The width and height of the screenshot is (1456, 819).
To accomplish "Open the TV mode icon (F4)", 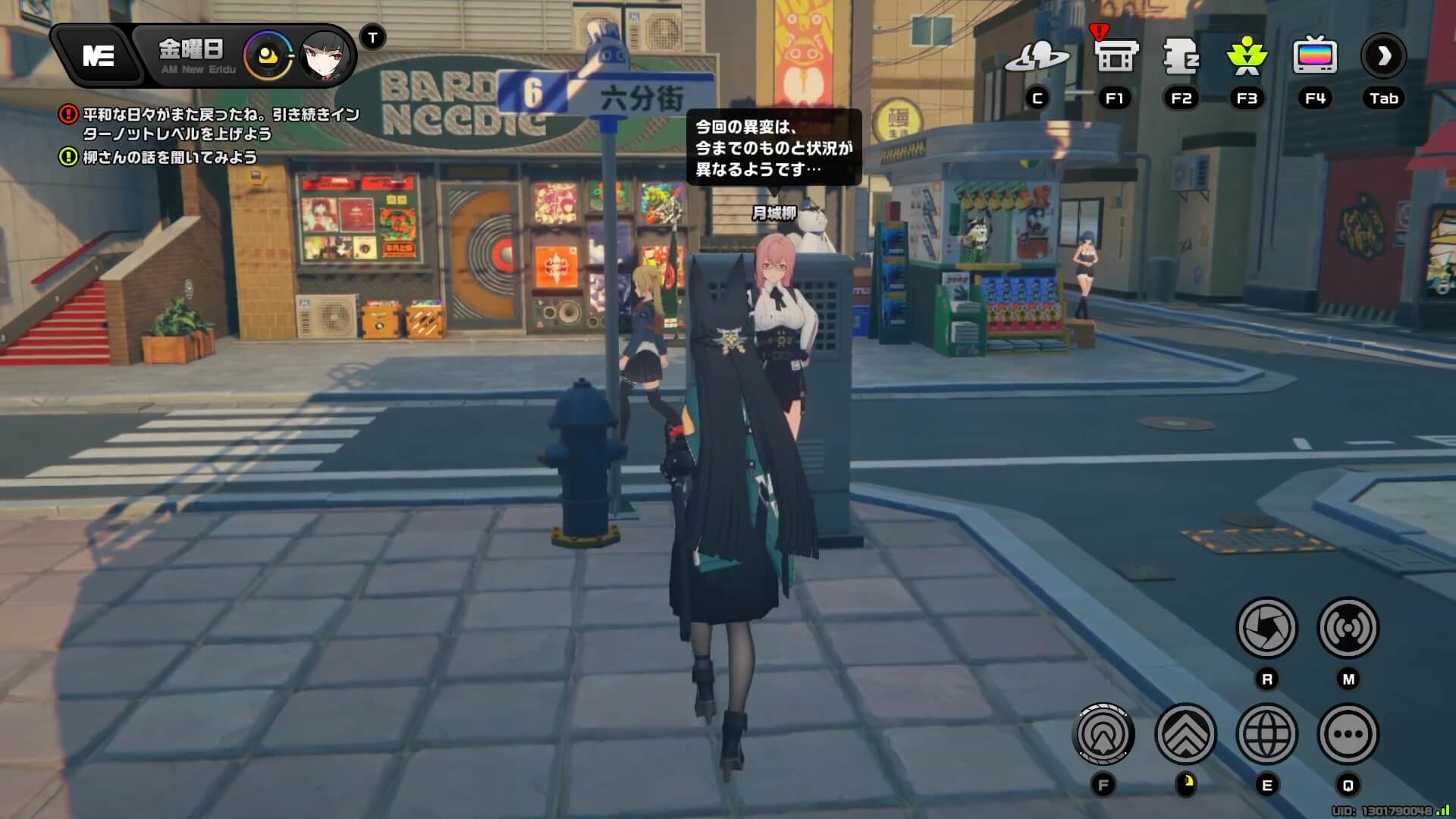I will pos(1314,53).
